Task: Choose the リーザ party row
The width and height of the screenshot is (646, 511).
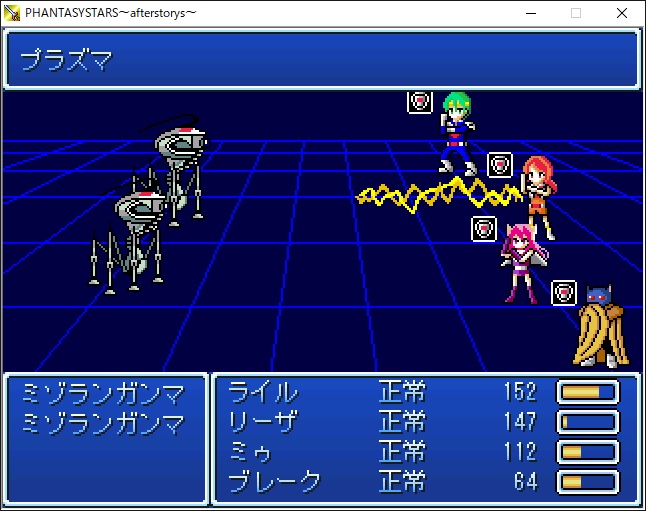Action: (264, 422)
